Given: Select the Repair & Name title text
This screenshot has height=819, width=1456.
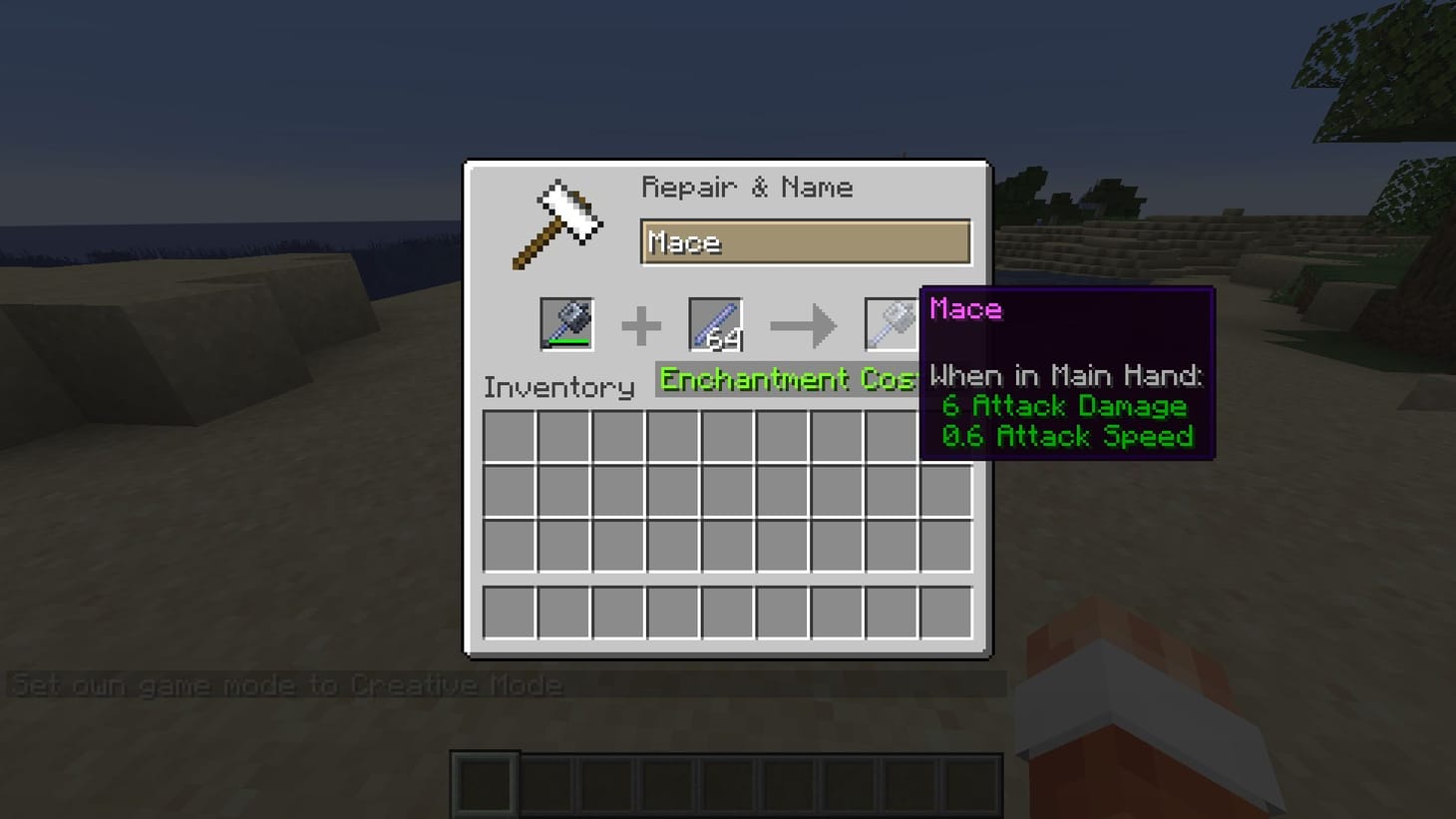Looking at the screenshot, I should point(749,187).
